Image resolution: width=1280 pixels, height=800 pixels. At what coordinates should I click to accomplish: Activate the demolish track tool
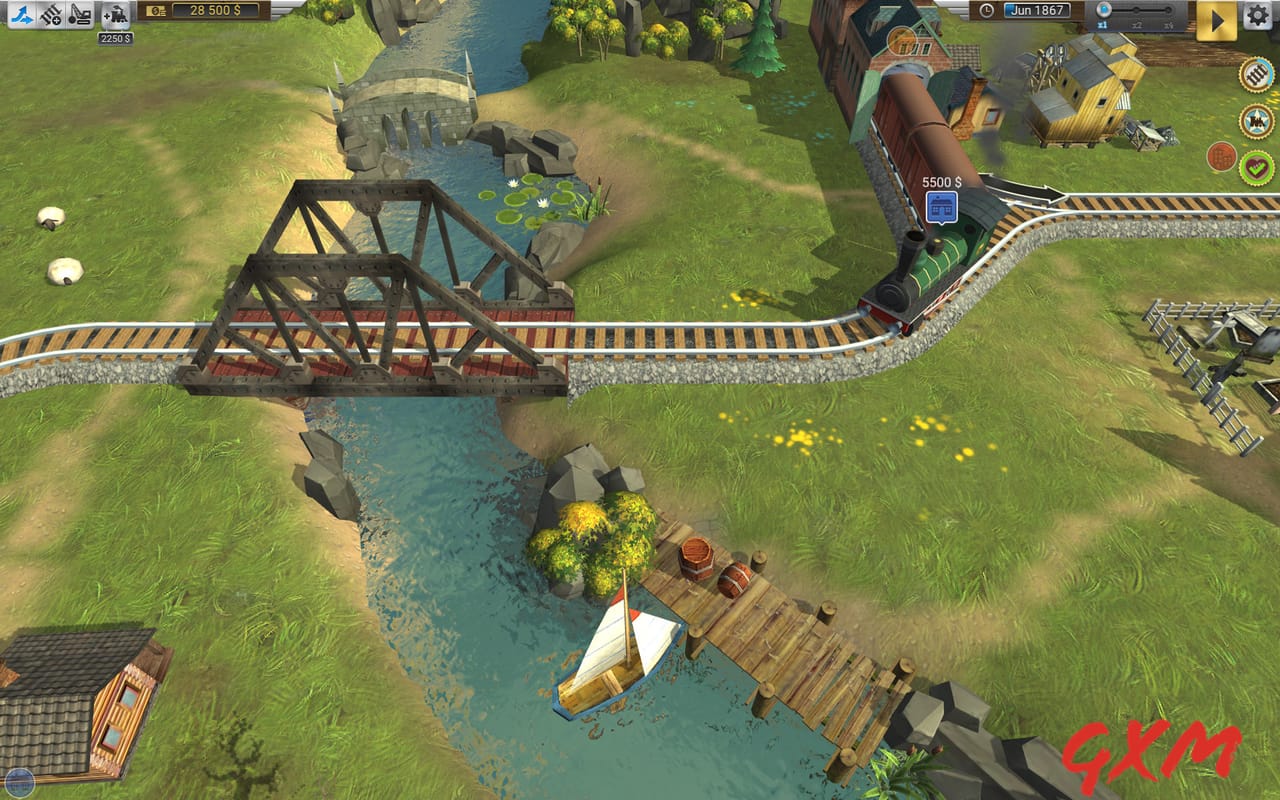80,16
